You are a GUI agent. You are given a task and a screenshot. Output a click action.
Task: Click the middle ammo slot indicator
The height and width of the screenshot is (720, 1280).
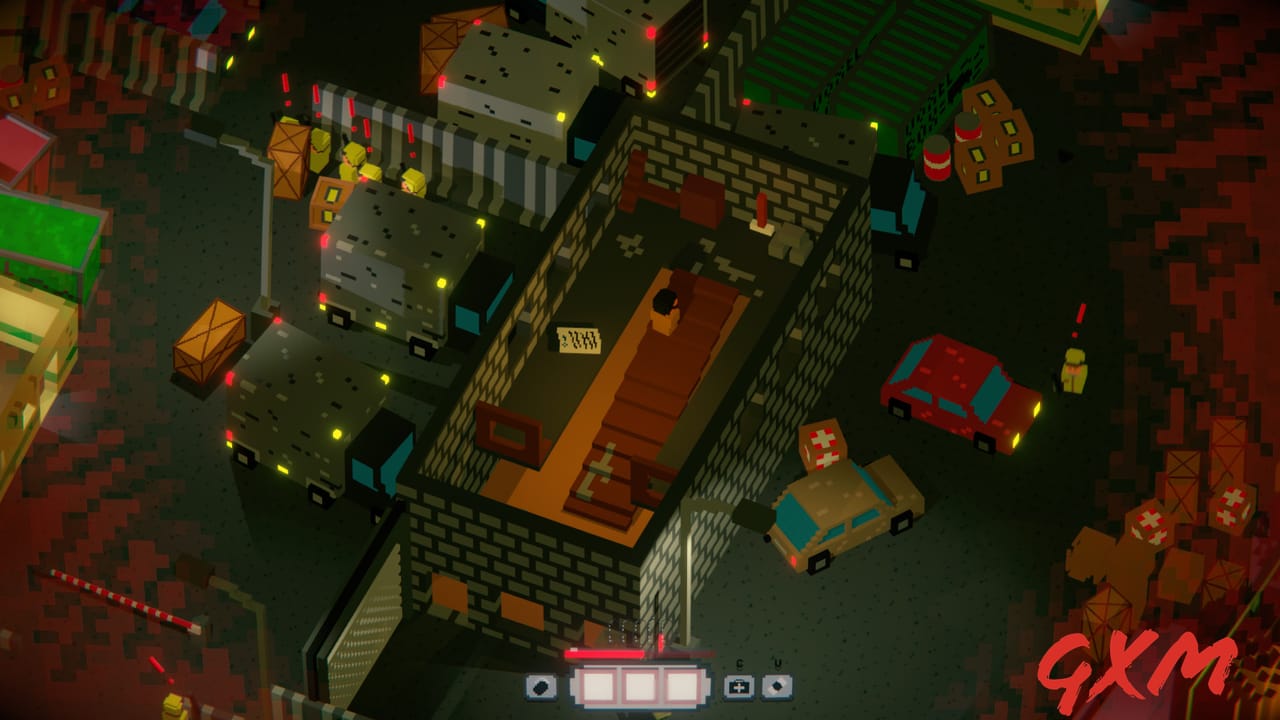click(x=641, y=687)
